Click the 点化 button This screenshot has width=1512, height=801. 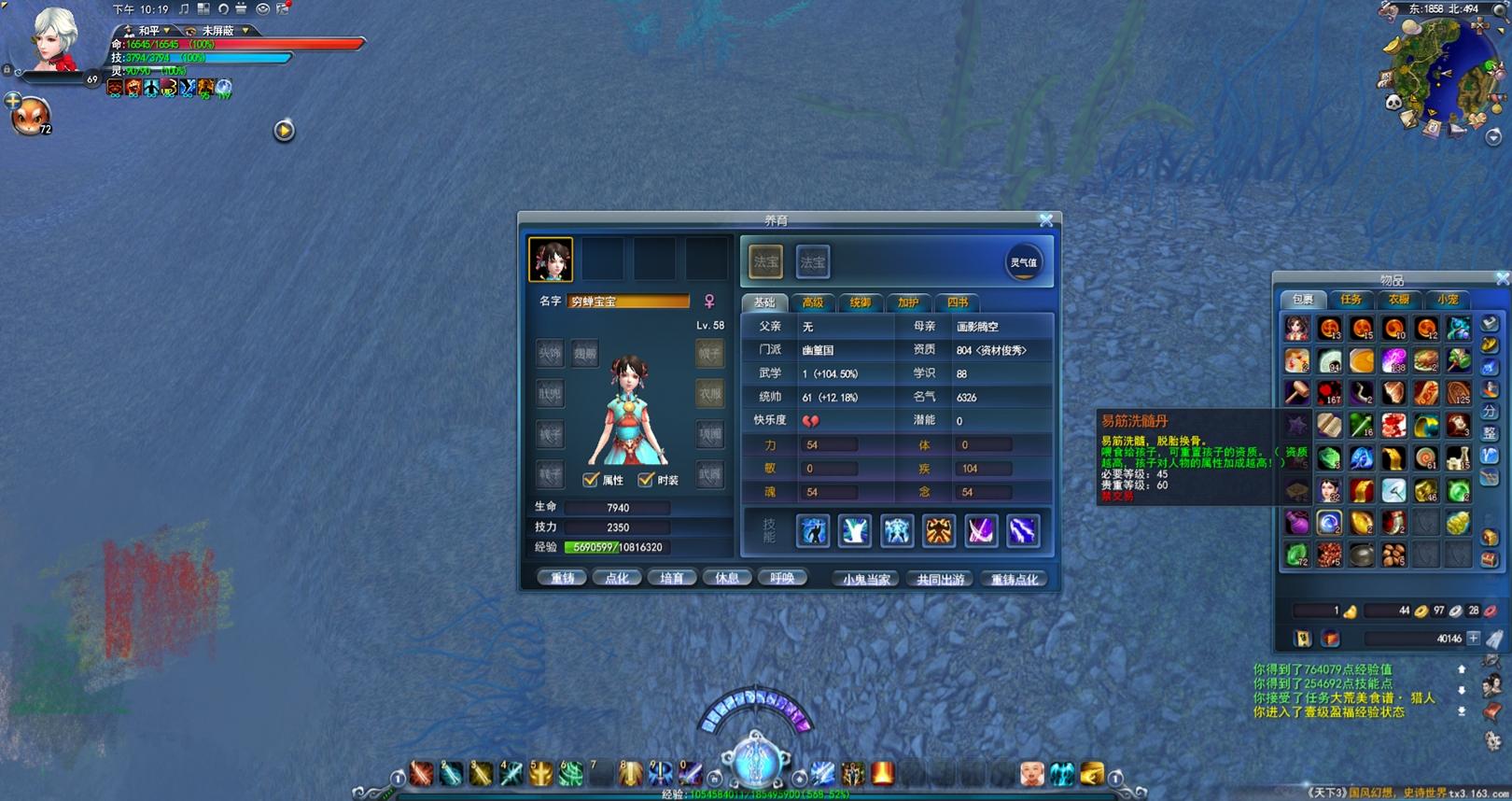(x=617, y=578)
